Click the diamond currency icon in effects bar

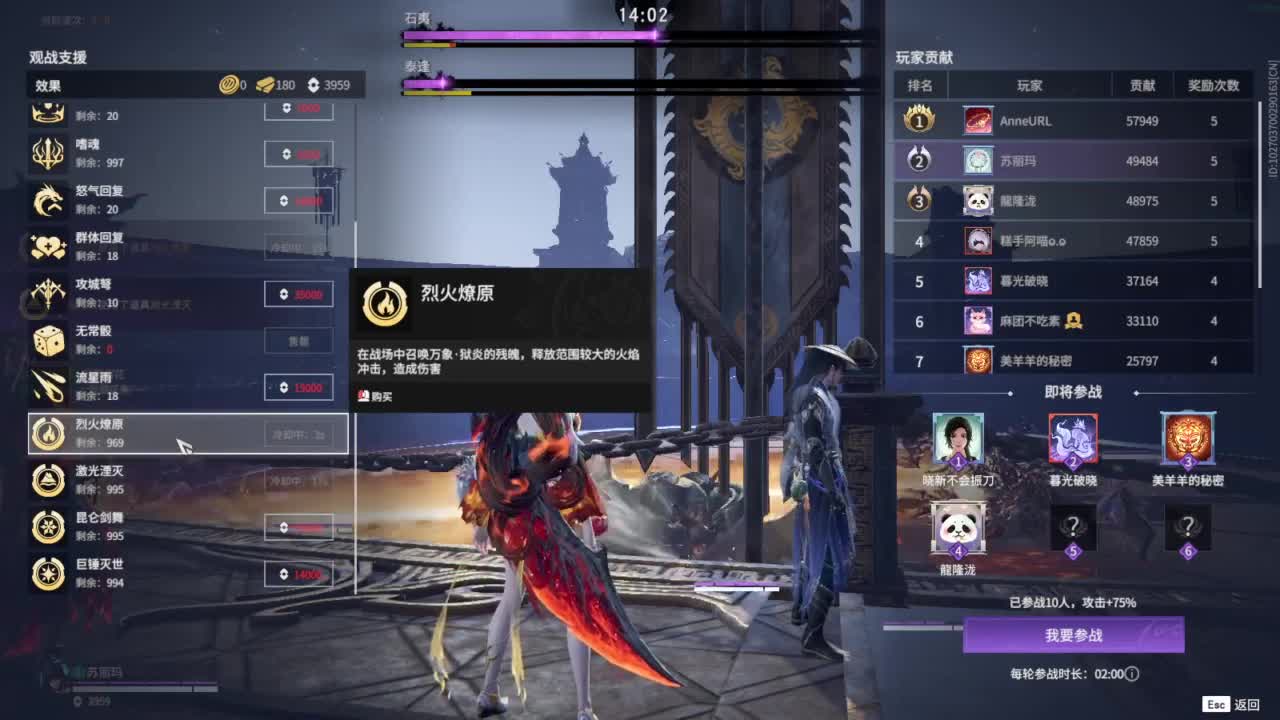click(x=313, y=85)
